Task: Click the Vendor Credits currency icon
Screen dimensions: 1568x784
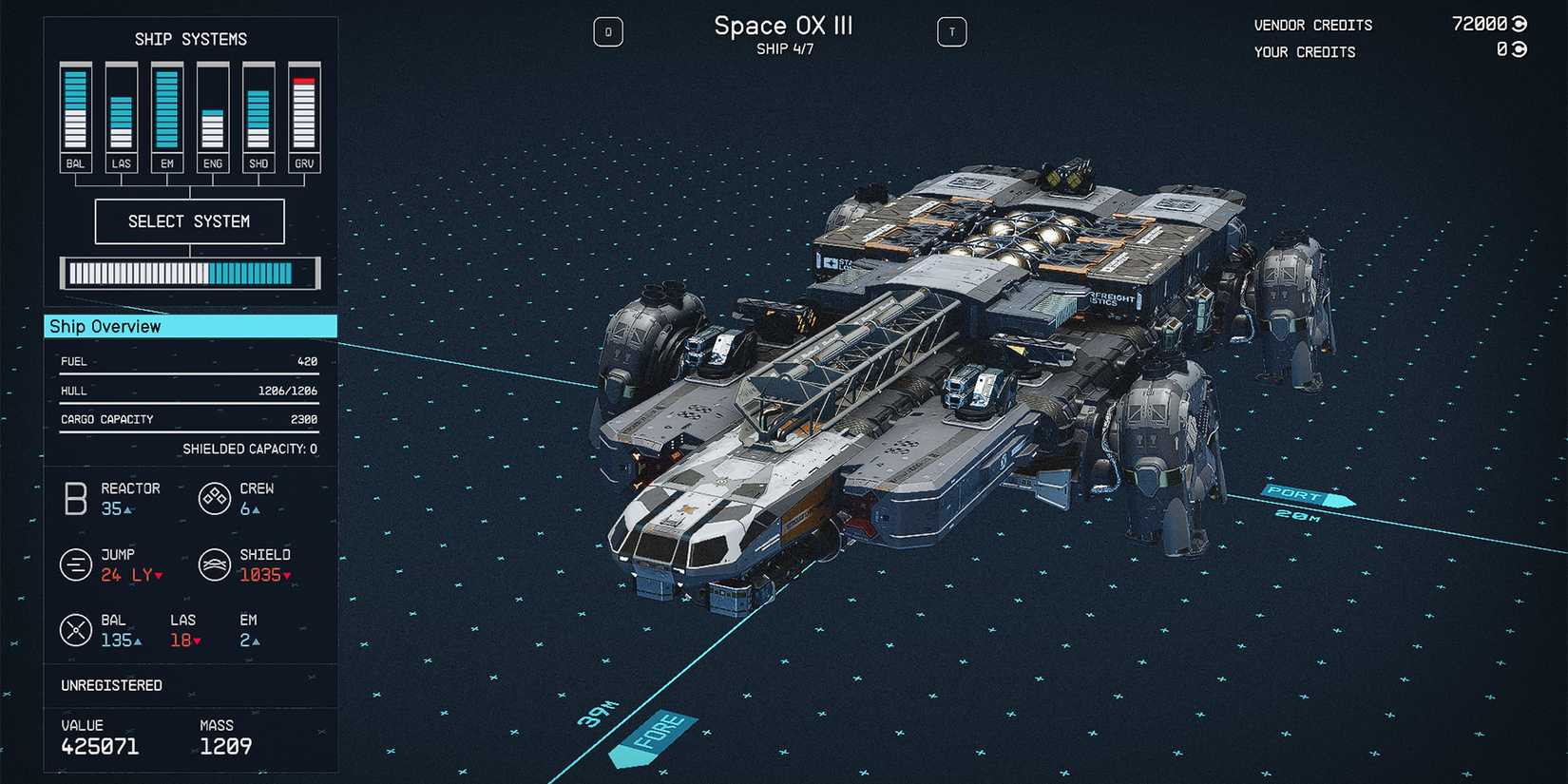Action: click(1520, 24)
